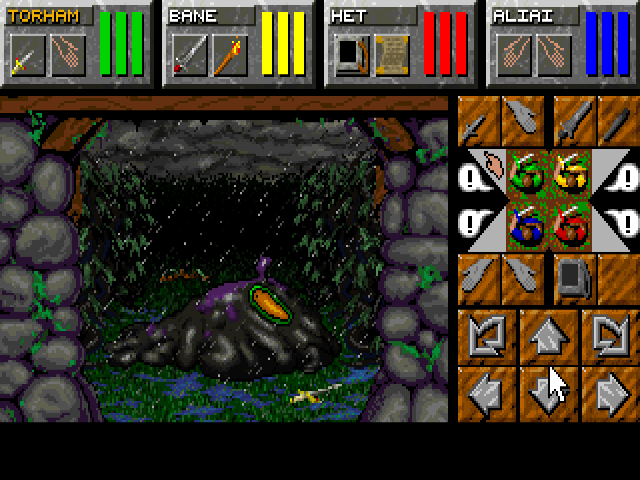The width and height of the screenshot is (640, 480).
Task: Choose the blue champion formation icon
Action: tap(526, 218)
